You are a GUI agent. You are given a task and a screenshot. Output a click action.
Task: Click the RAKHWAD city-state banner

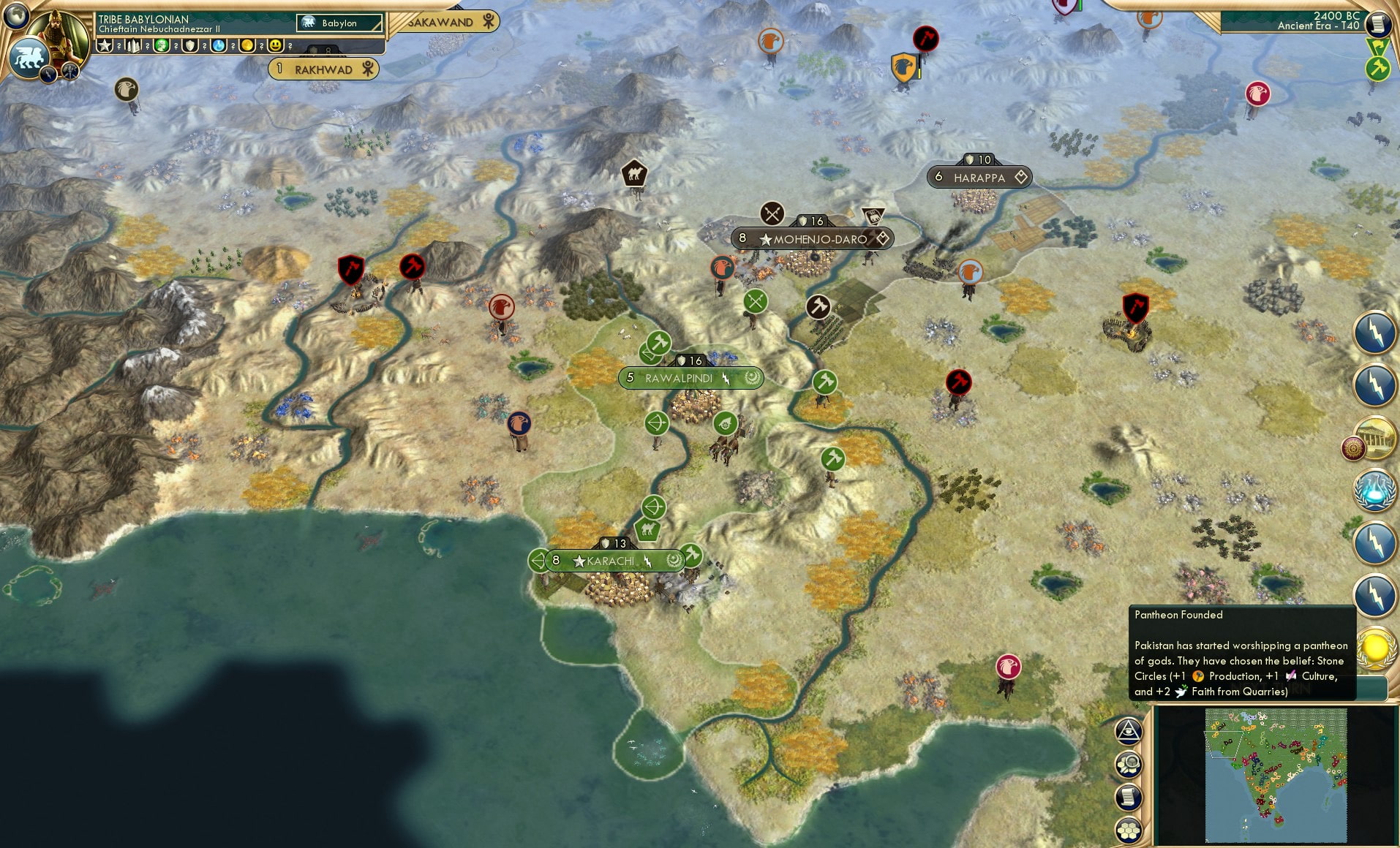click(324, 69)
